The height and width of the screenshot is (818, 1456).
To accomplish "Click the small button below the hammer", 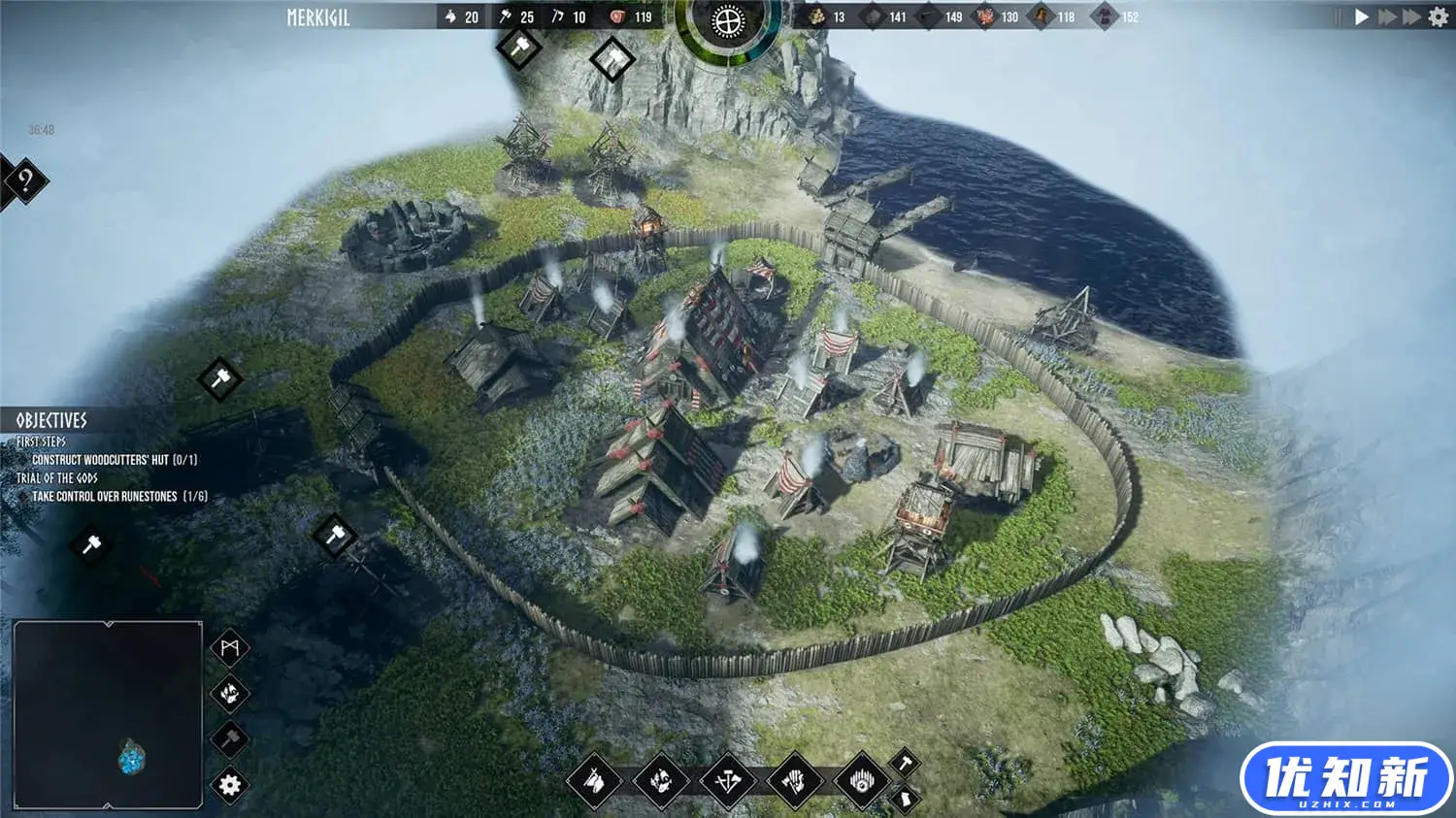I will coord(905,800).
